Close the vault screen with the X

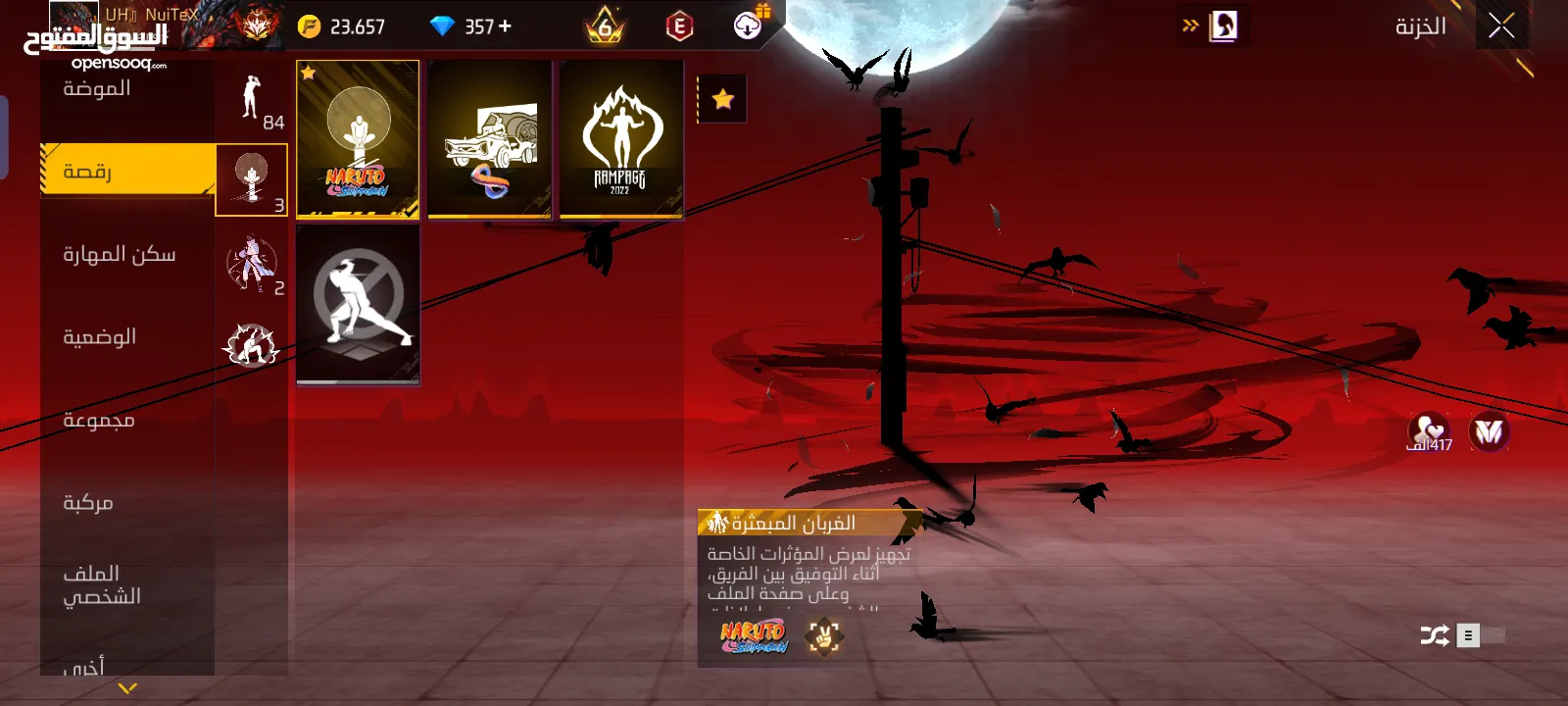coord(1501,26)
